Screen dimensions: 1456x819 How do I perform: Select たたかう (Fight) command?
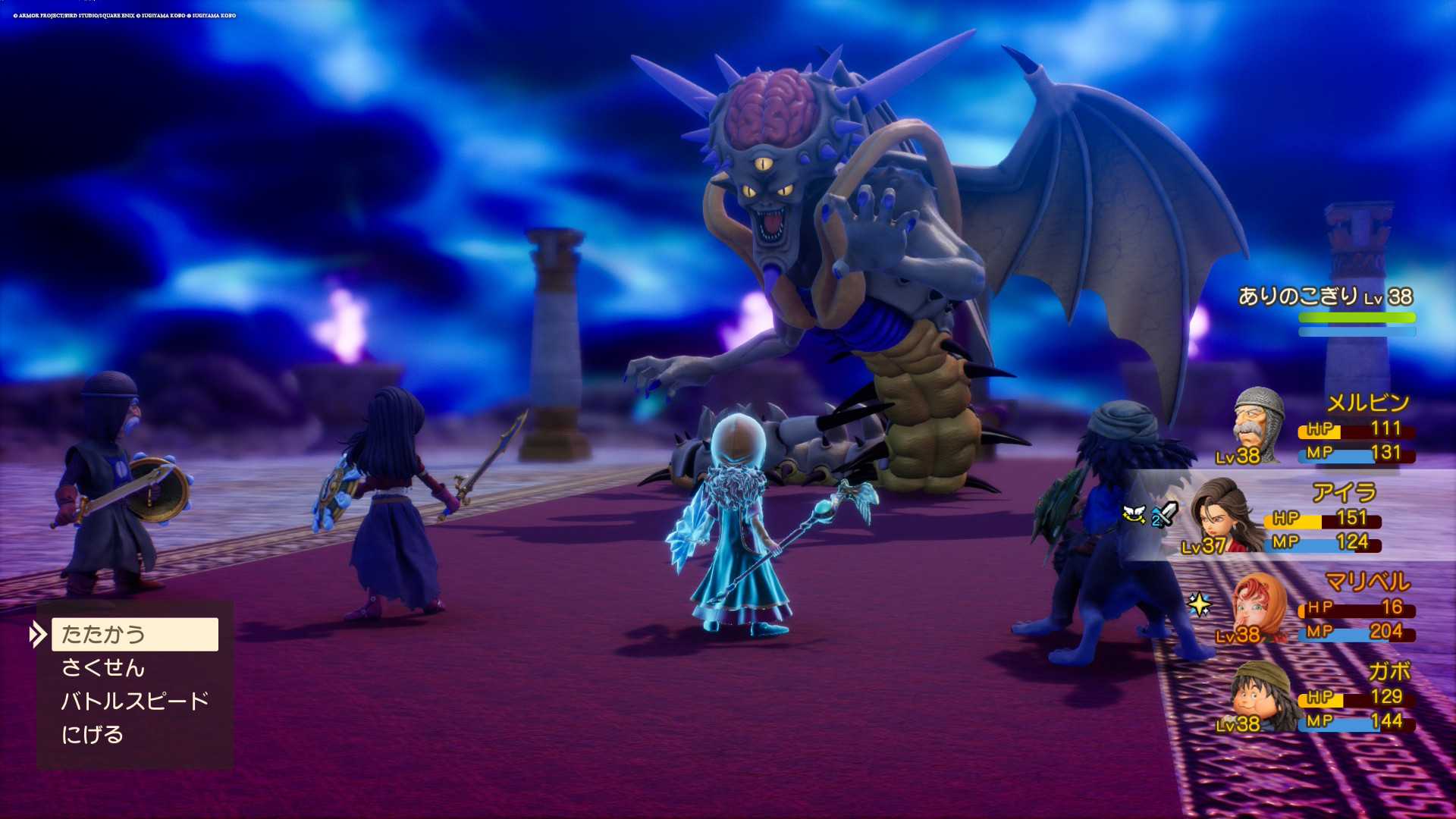(x=134, y=634)
